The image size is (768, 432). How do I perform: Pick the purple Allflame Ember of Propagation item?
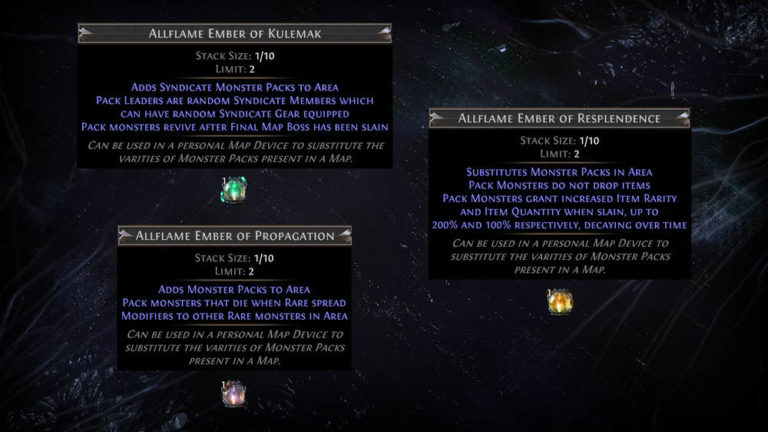234,393
